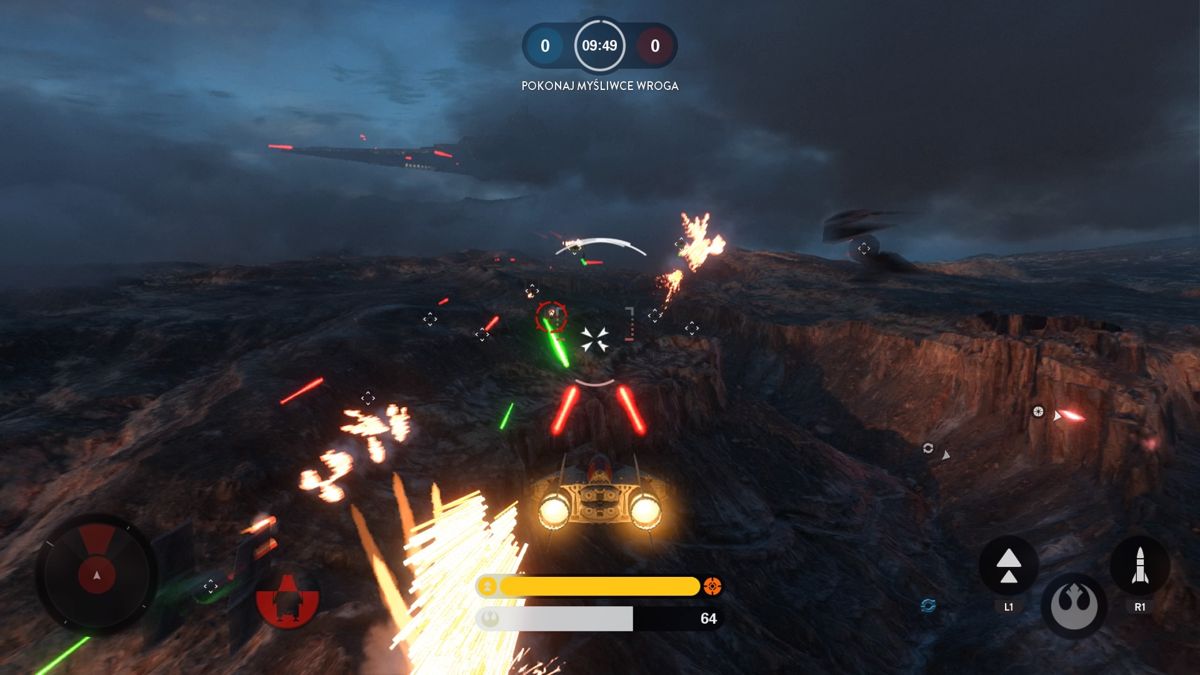Image resolution: width=1200 pixels, height=675 pixels.
Task: Activate the Rebel Alliance emblem ability
Action: pyautogui.click(x=1073, y=606)
